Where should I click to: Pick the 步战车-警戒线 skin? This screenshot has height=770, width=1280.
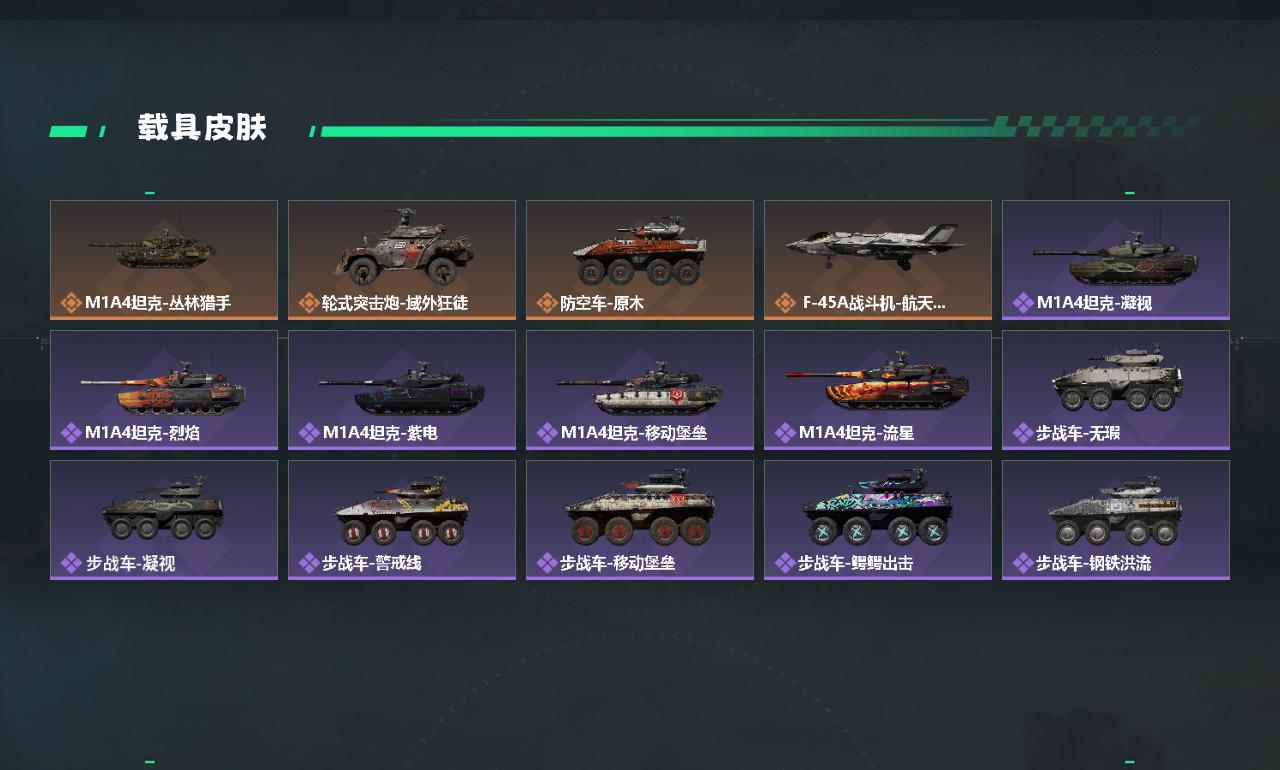pos(402,520)
